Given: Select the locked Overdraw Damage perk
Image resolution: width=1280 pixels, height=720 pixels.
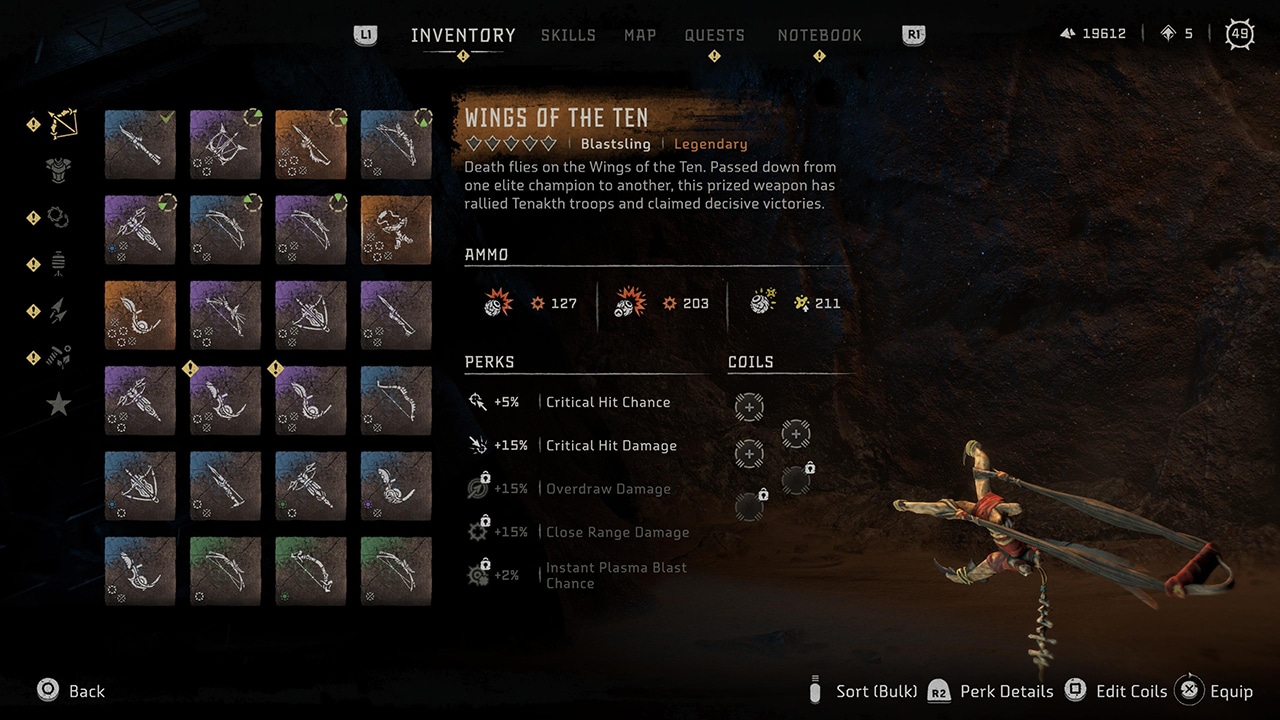Looking at the screenshot, I should tap(607, 489).
